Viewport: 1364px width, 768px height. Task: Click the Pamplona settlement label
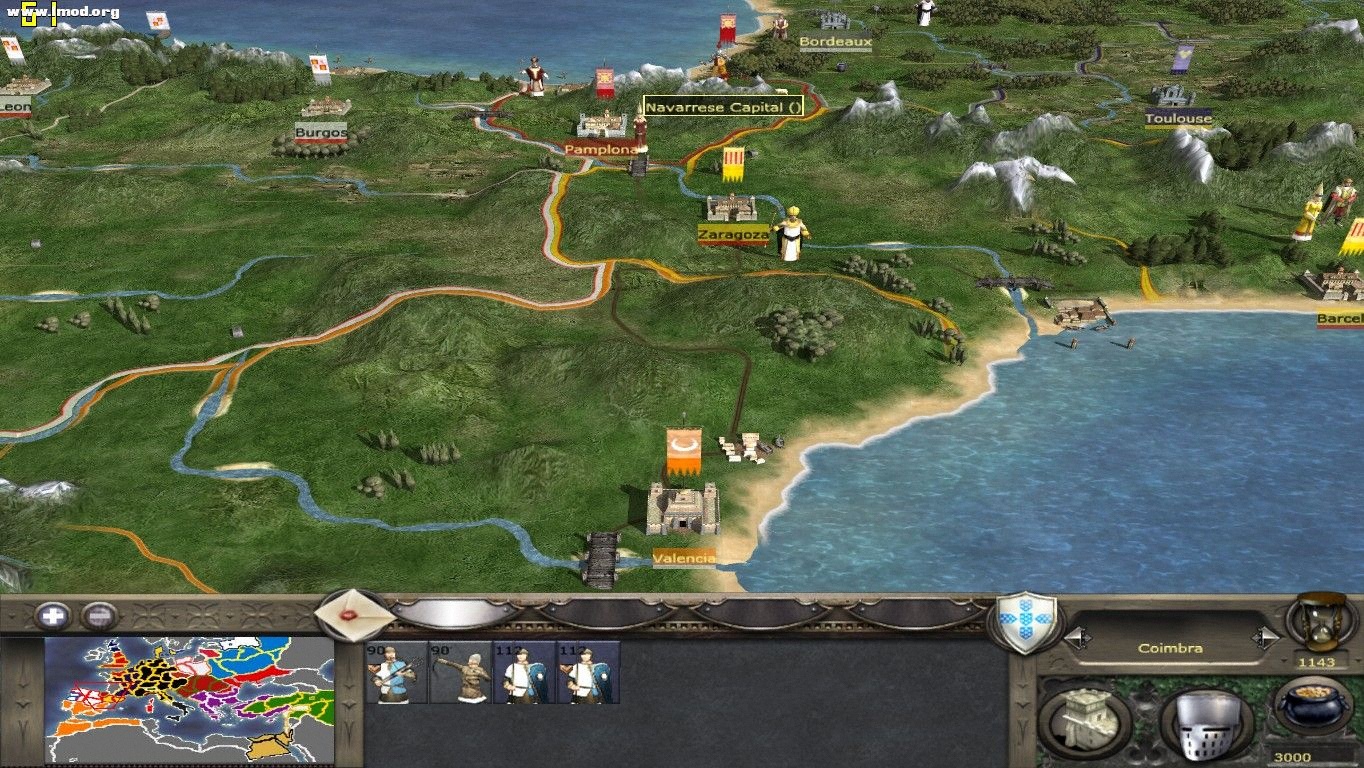click(600, 148)
